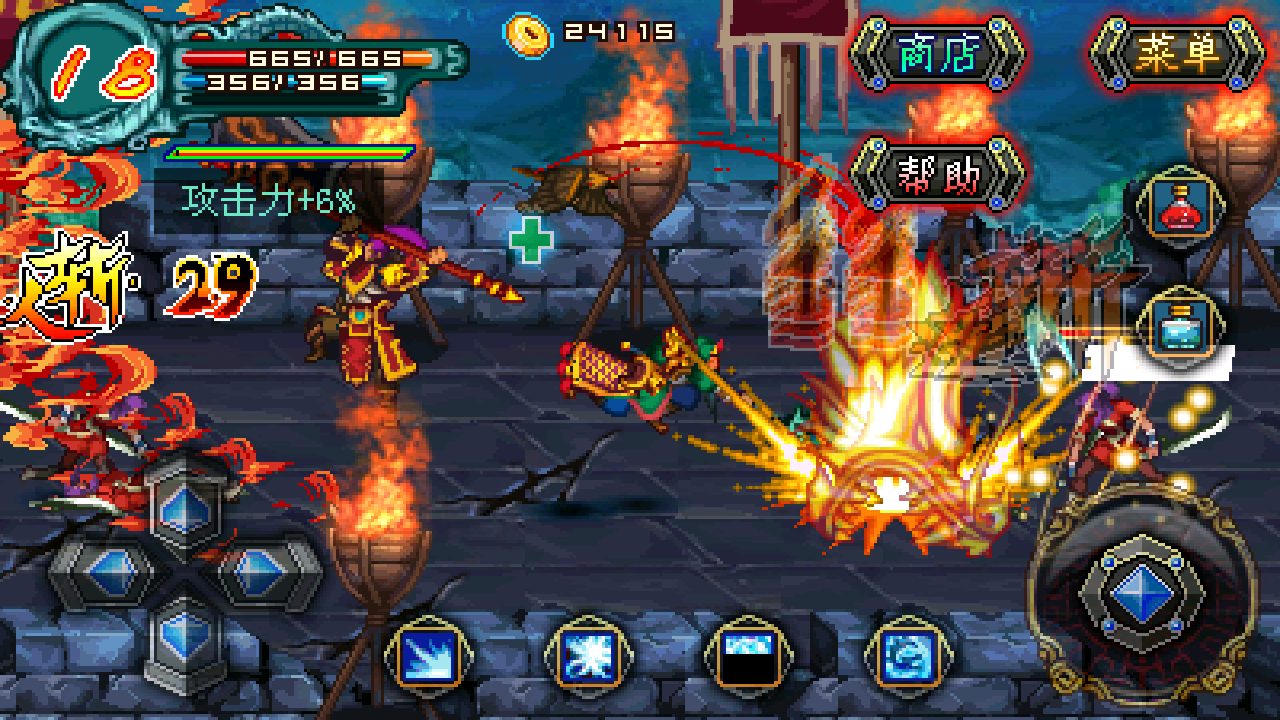Image resolution: width=1280 pixels, height=720 pixels.
Task: Open the 菜单 menu button
Action: (x=1177, y=54)
